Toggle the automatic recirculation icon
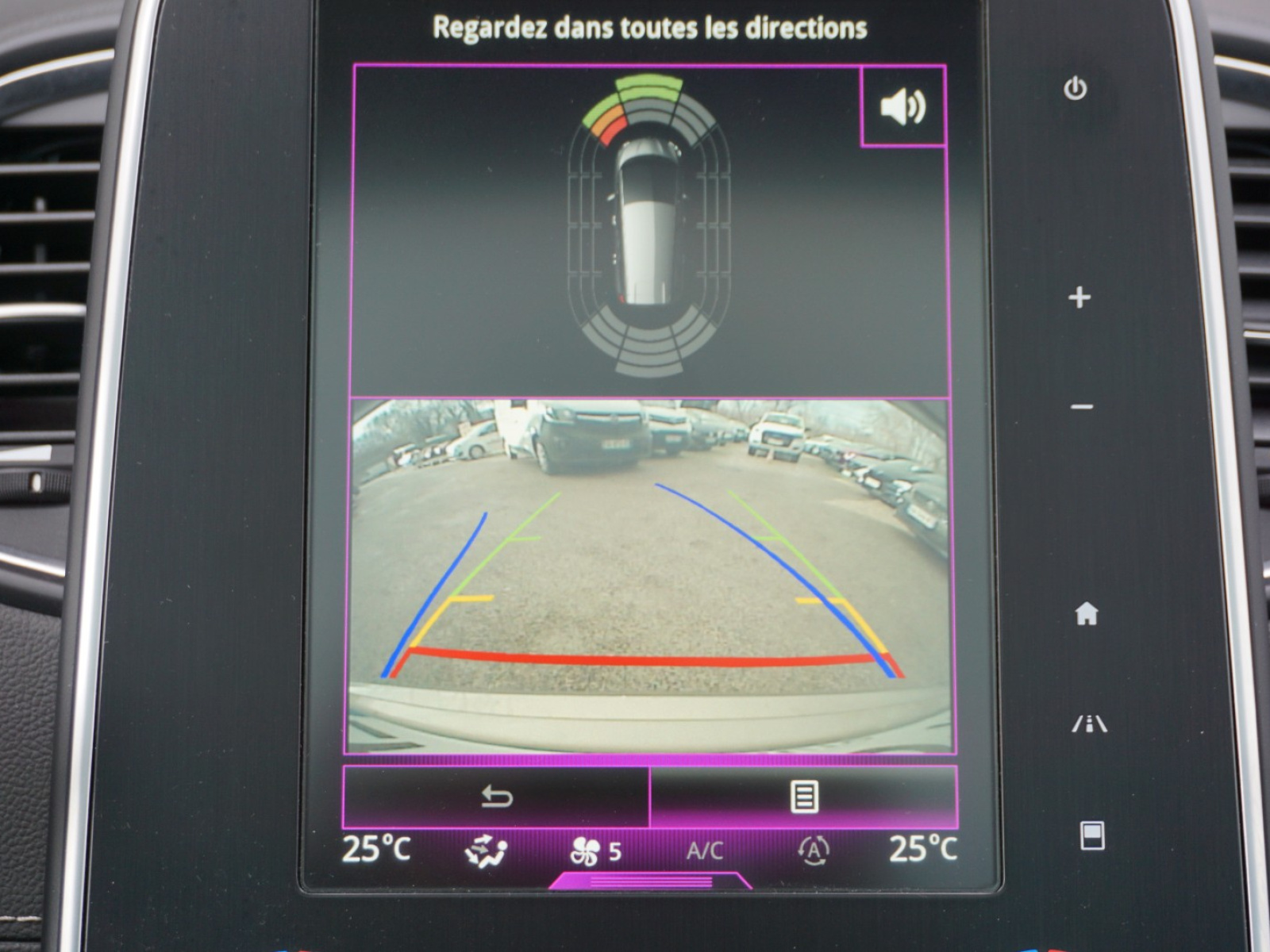 [x=814, y=851]
